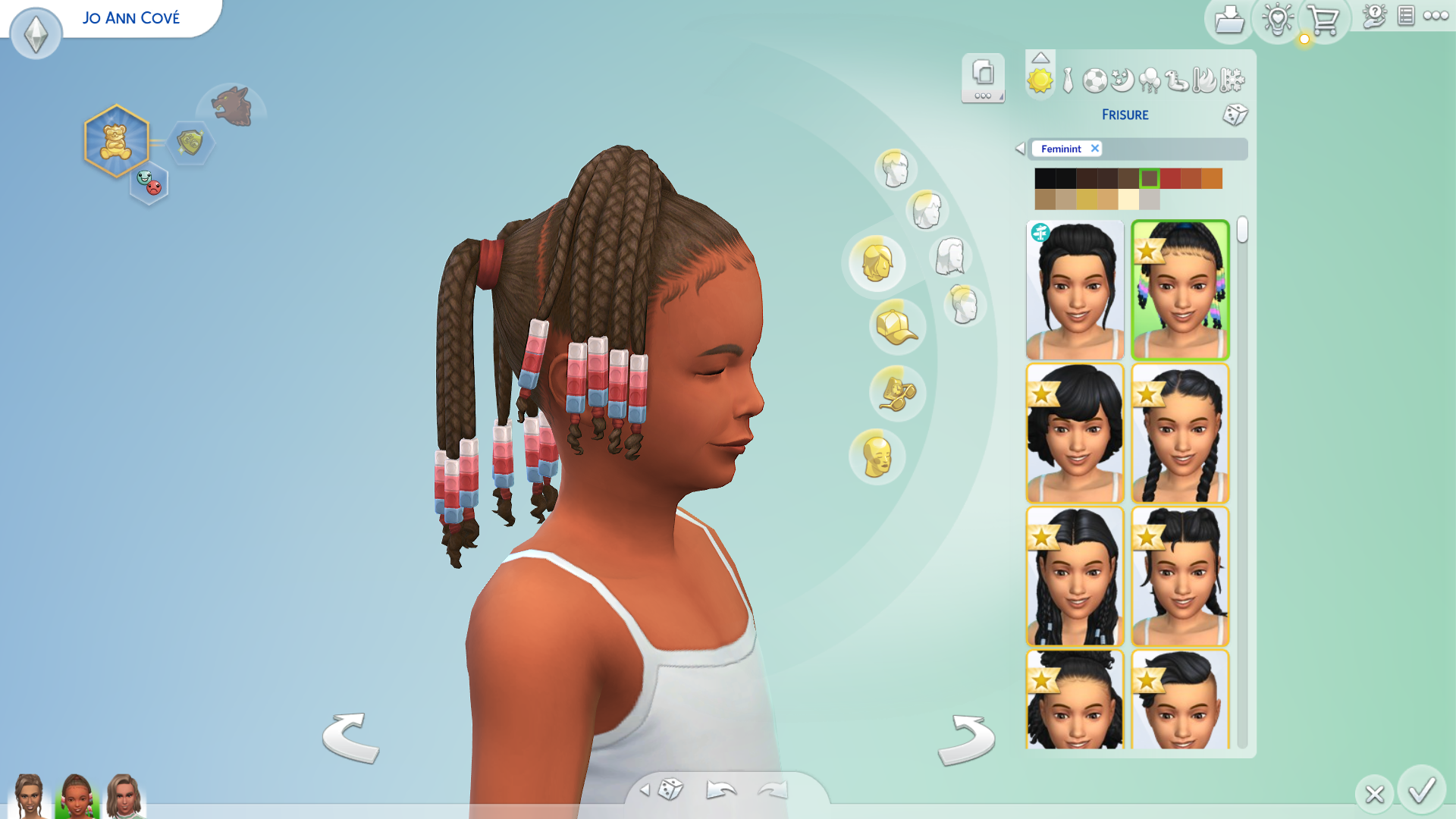Pick the black hair color swatch
Viewport: 1456px width, 819px height.
click(x=1045, y=178)
